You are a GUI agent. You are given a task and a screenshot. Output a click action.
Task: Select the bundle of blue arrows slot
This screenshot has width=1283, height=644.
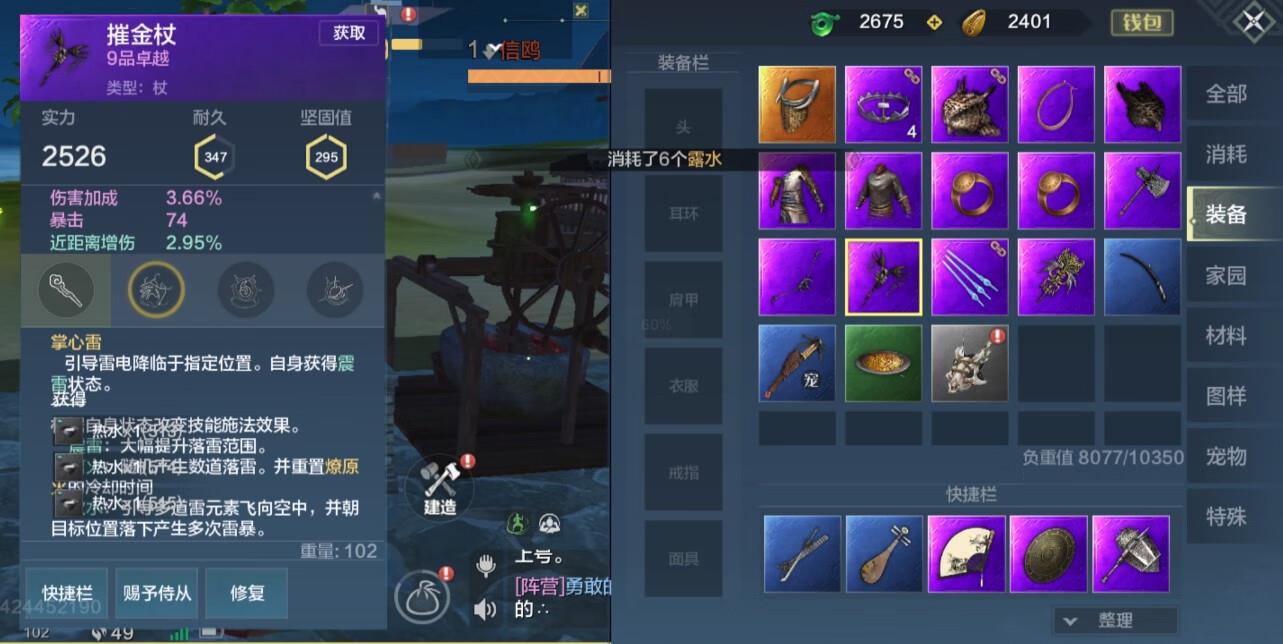click(x=969, y=277)
